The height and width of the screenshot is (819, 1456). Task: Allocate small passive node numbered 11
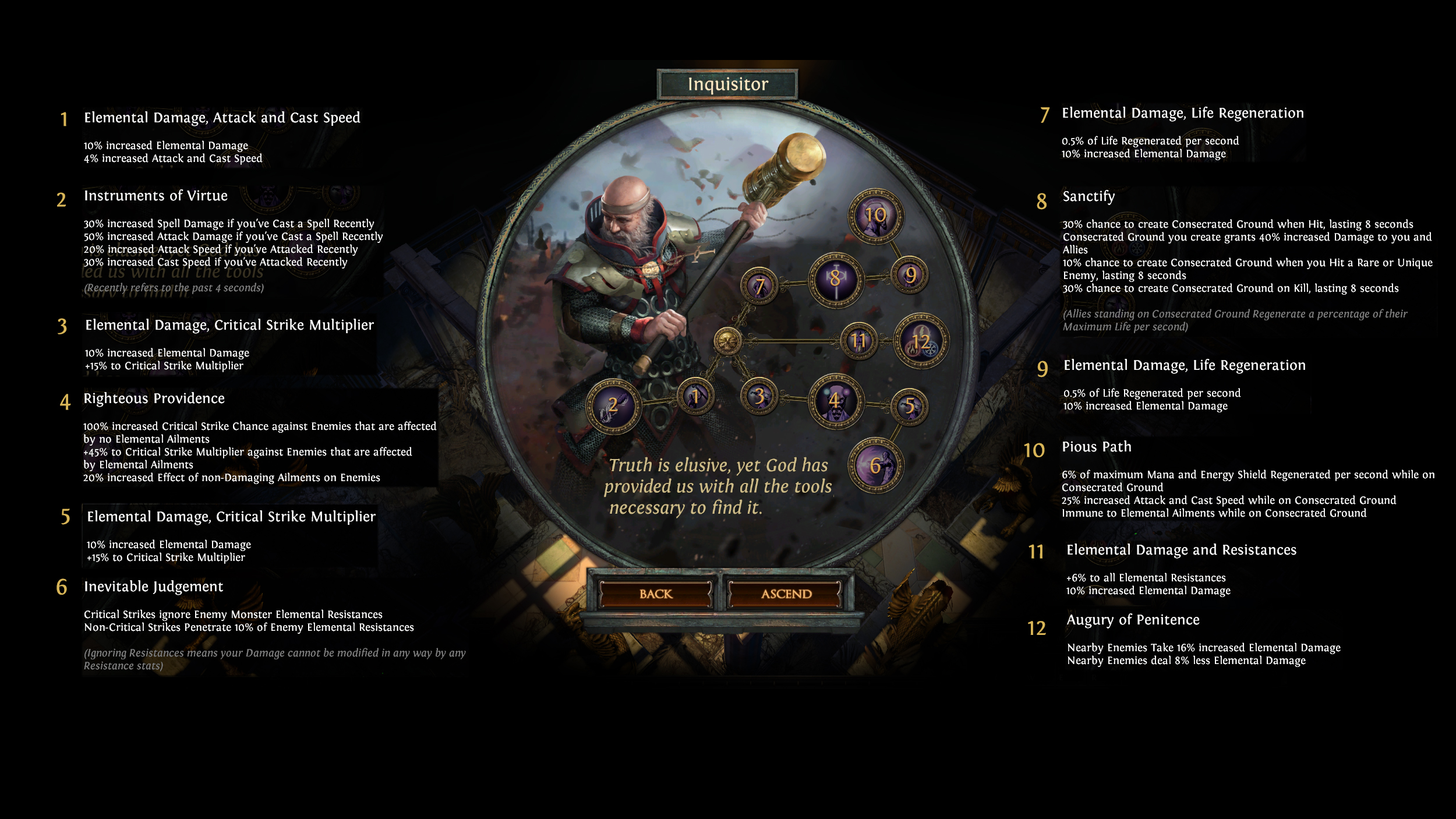pos(858,341)
